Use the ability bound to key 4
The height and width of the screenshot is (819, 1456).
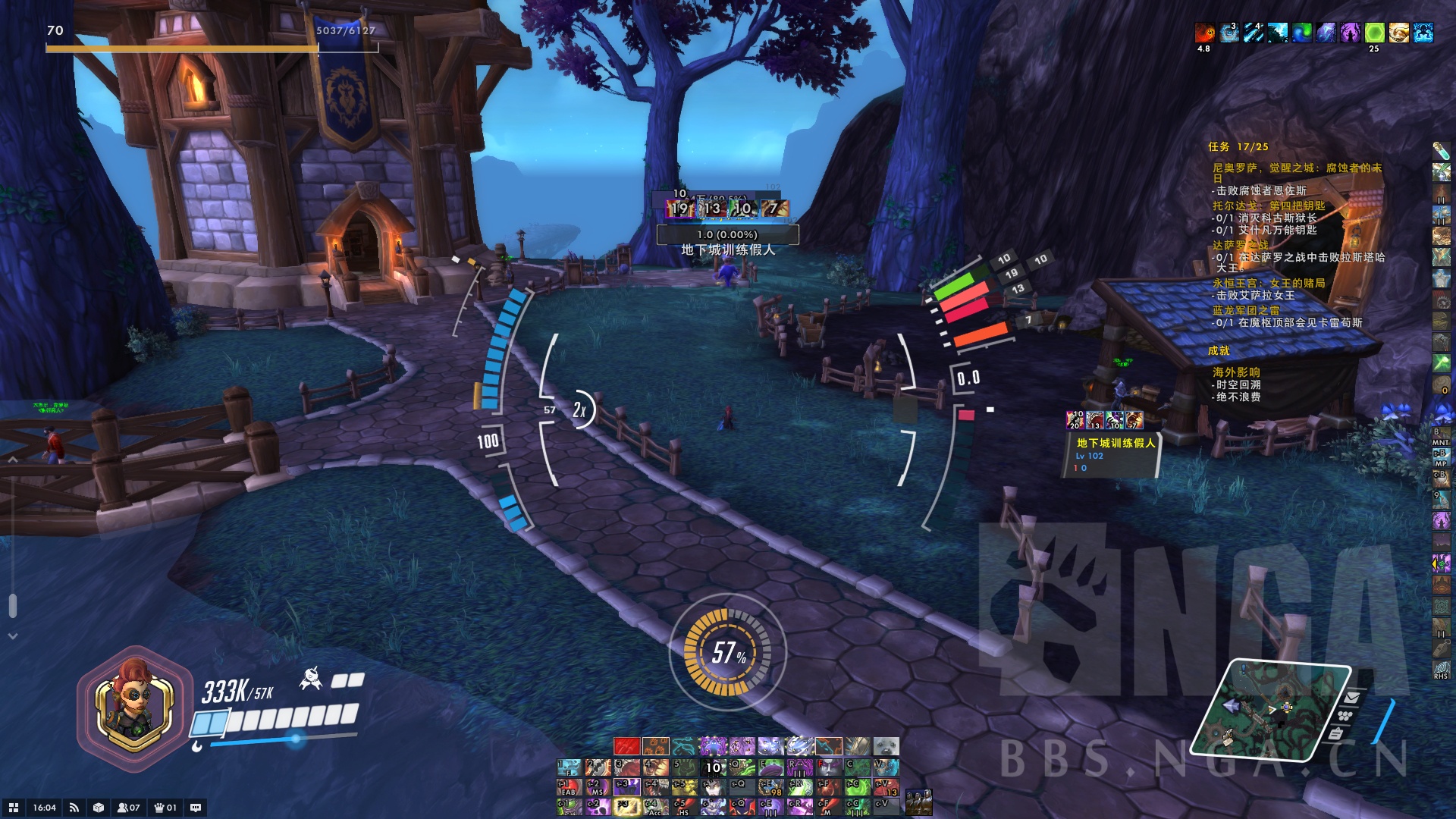point(655,767)
